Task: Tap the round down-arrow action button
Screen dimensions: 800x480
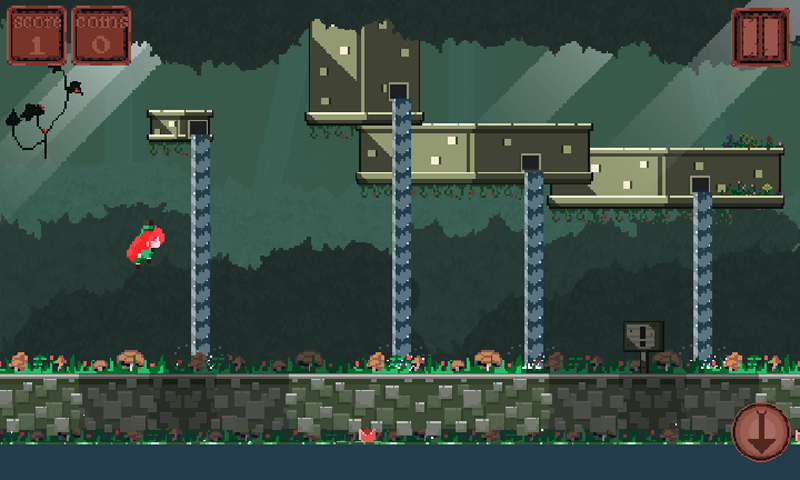Action: [x=761, y=431]
